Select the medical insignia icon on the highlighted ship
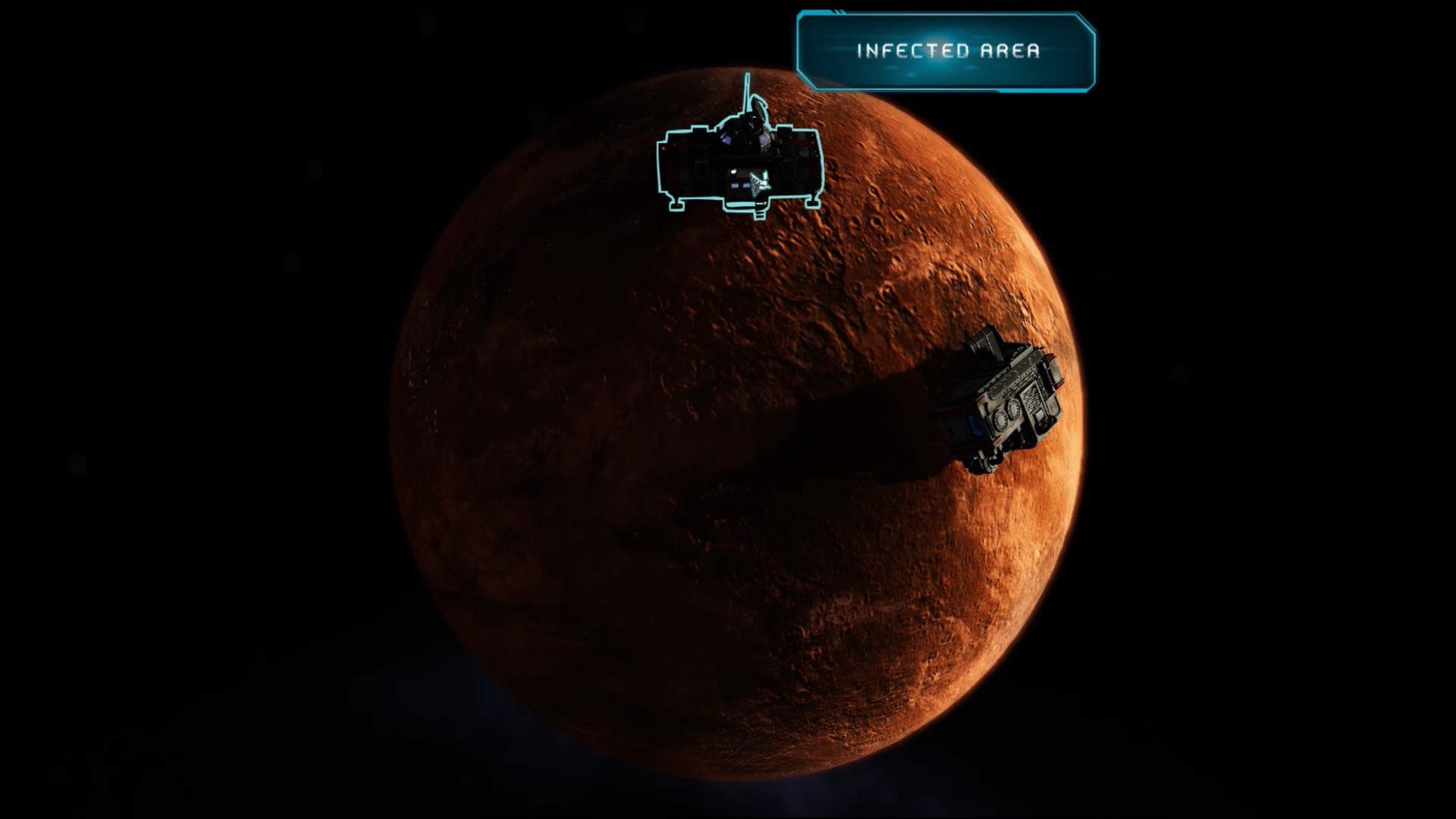The image size is (1456, 819). tap(759, 183)
